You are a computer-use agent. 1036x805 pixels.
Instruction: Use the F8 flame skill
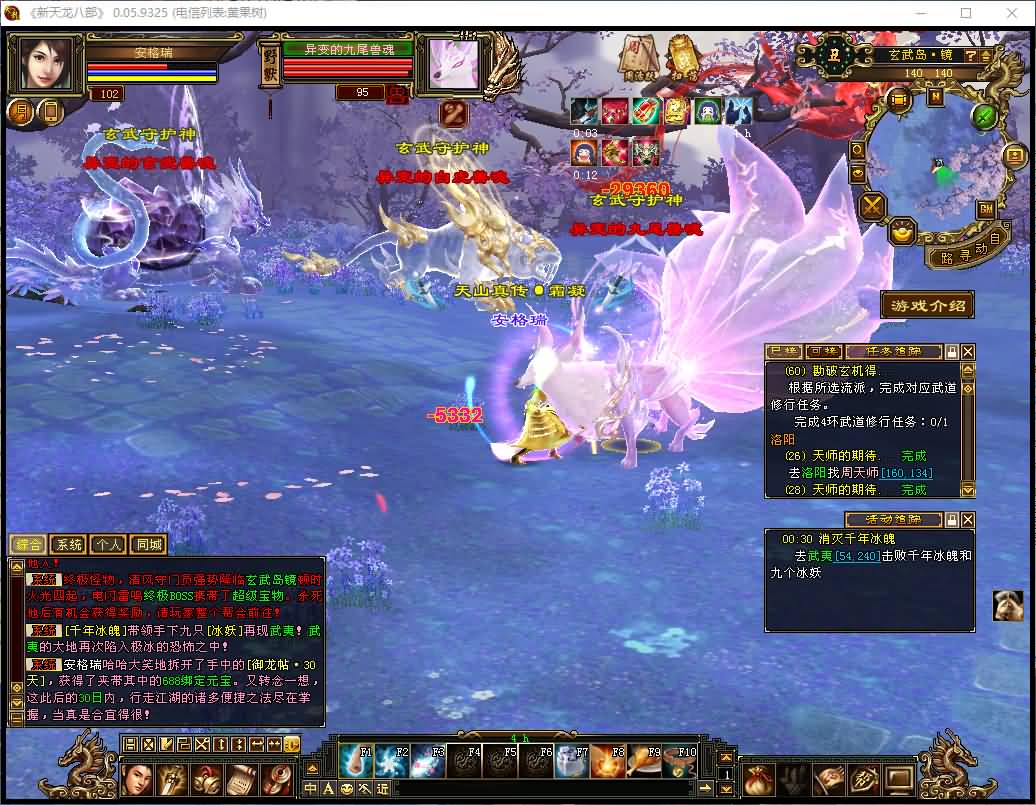pos(609,762)
